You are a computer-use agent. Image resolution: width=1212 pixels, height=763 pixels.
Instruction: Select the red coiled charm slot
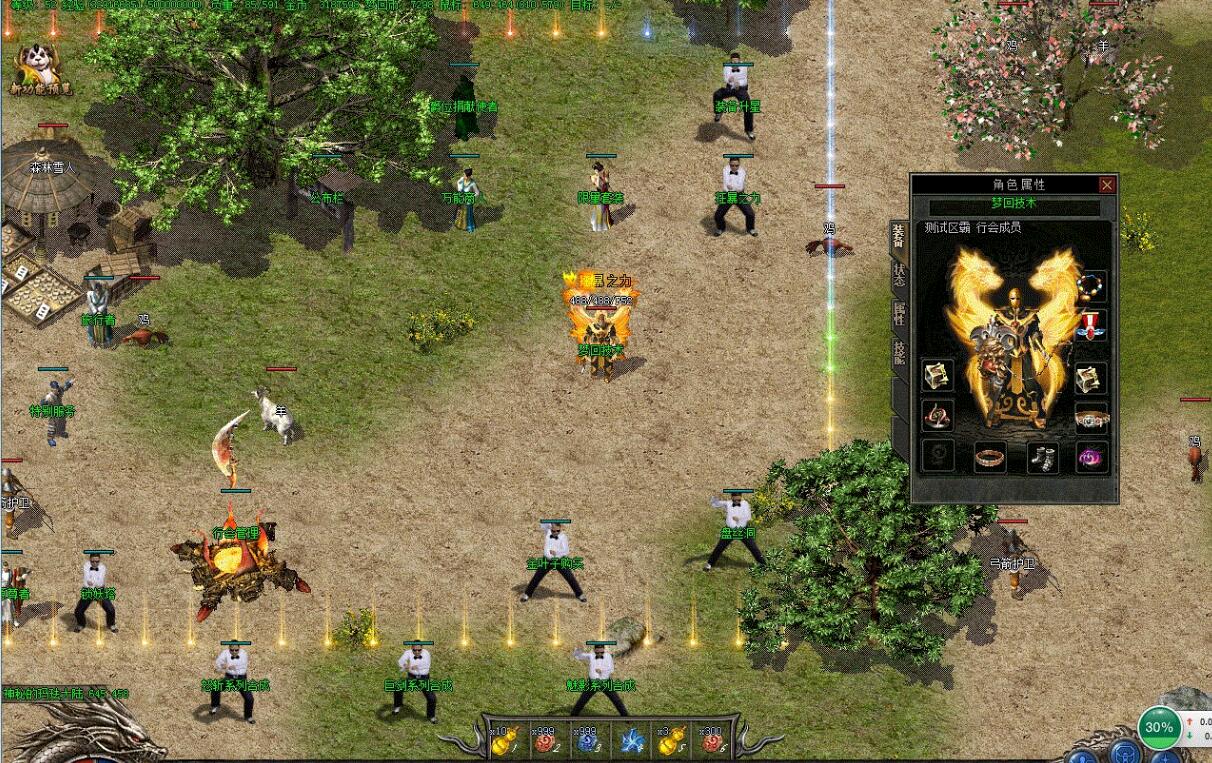[937, 415]
